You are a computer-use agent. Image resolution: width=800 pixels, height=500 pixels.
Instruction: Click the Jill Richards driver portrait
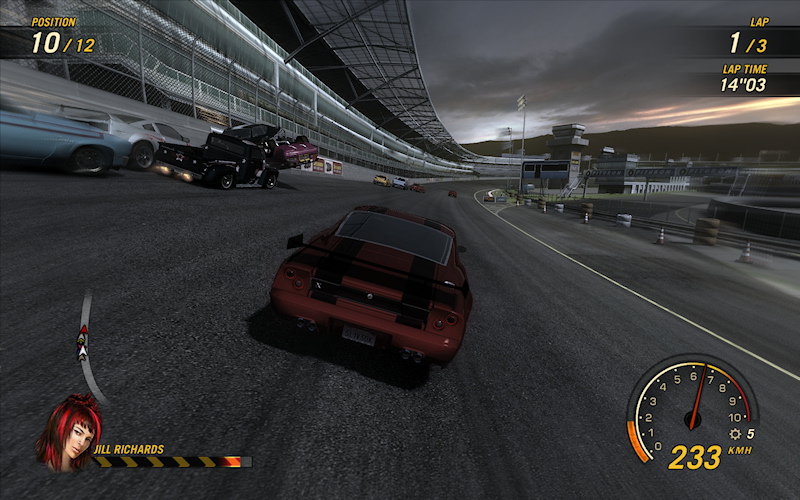68,432
